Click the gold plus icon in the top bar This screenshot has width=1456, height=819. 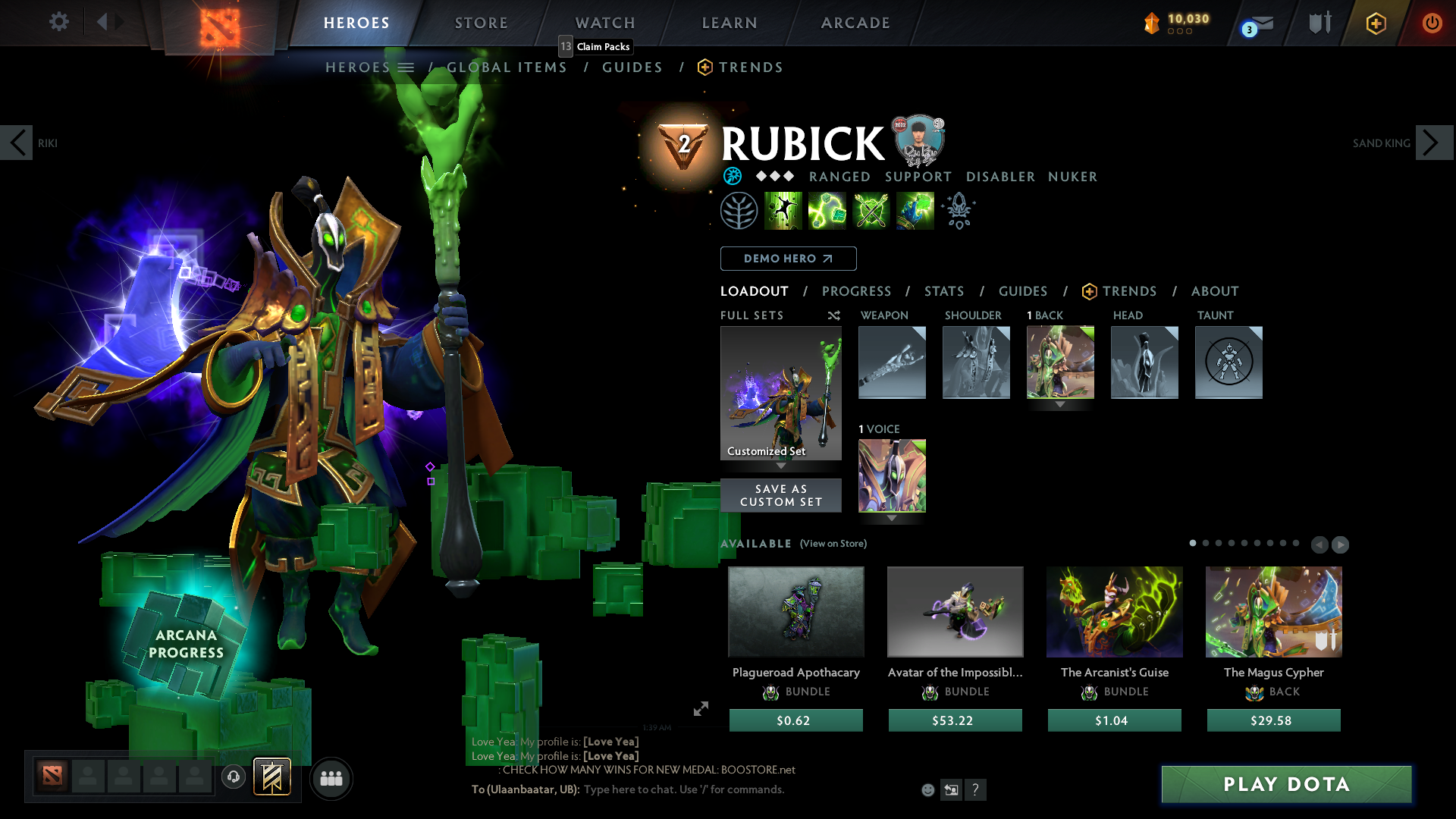pos(1375,23)
